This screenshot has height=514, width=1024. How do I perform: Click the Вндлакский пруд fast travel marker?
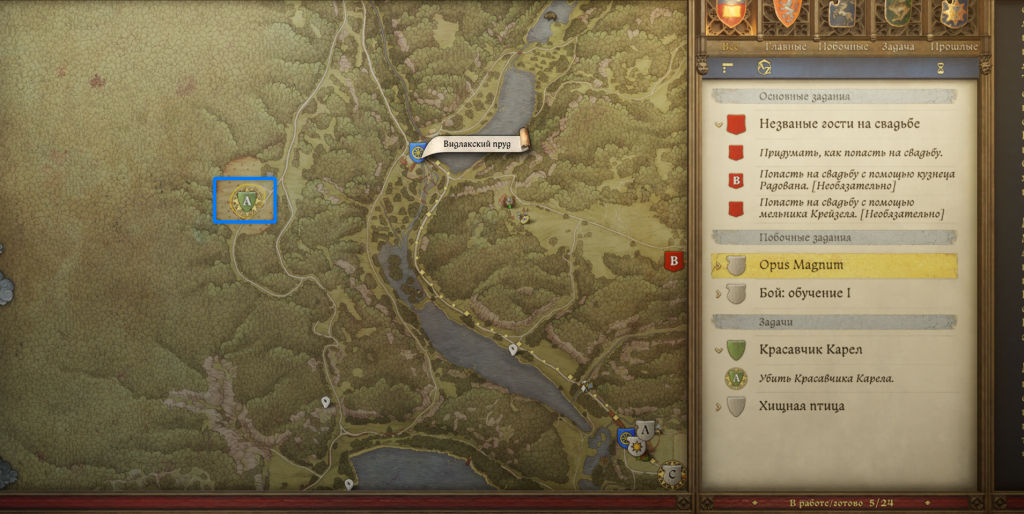(418, 152)
